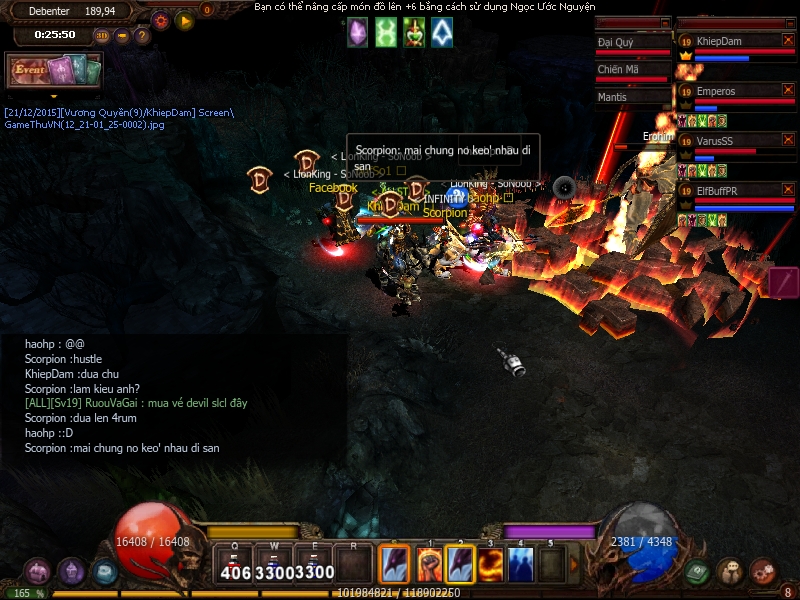The width and height of the screenshot is (800, 600).
Task: Remove Emperos from the party
Action: pos(787,91)
